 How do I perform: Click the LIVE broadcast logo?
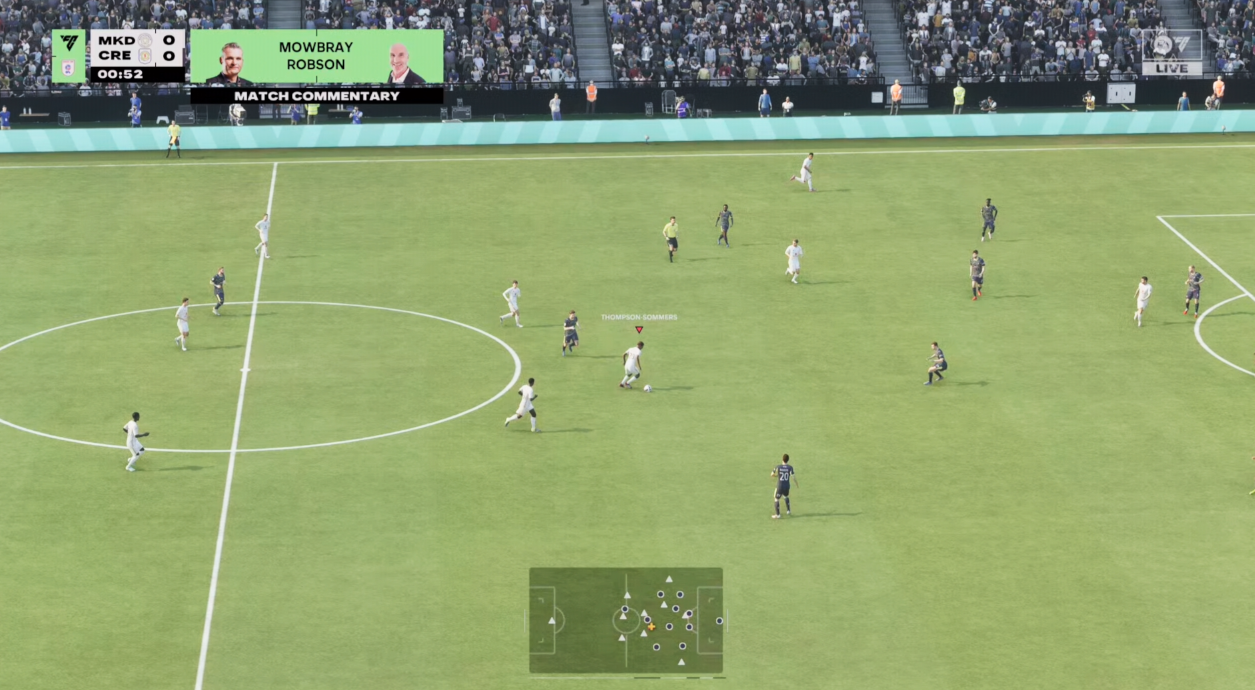click(x=1172, y=52)
